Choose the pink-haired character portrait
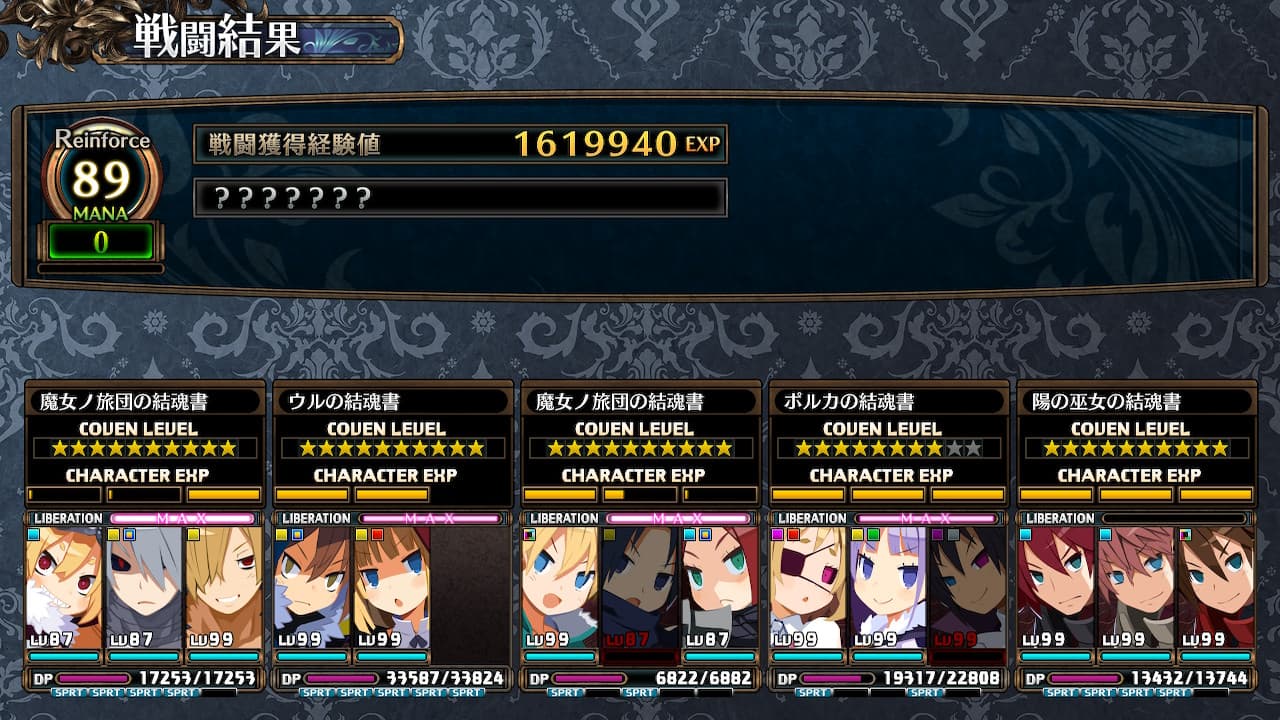 point(1136,587)
